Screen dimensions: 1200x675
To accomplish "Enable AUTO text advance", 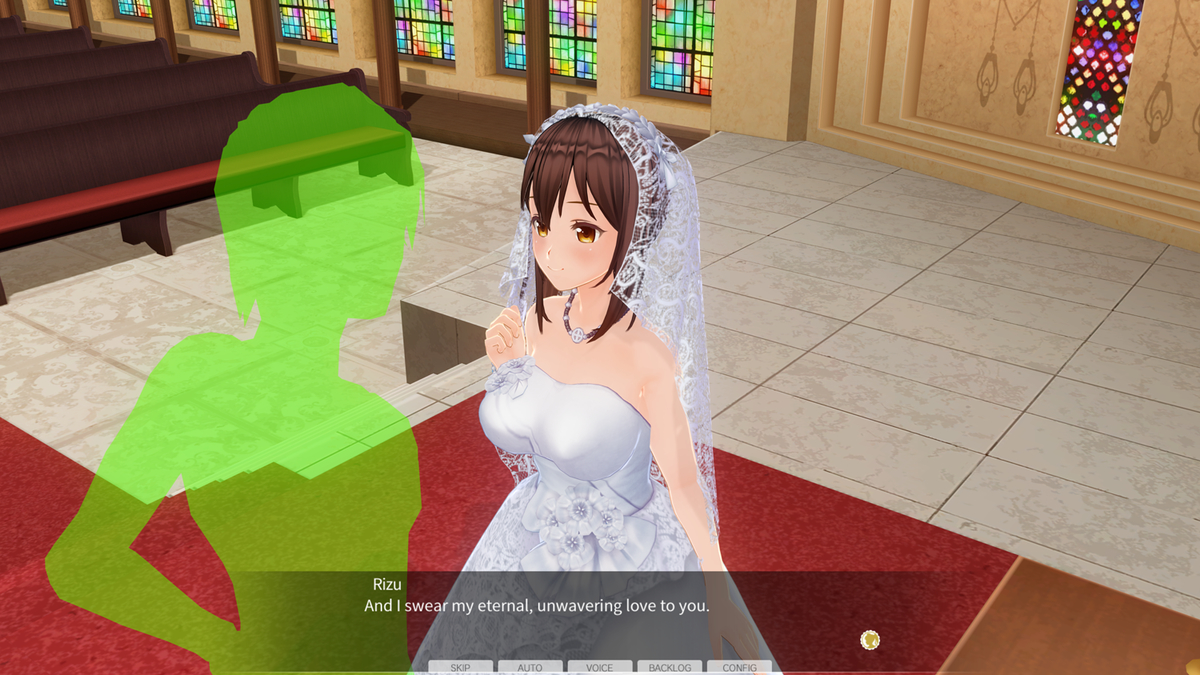I will (x=530, y=667).
